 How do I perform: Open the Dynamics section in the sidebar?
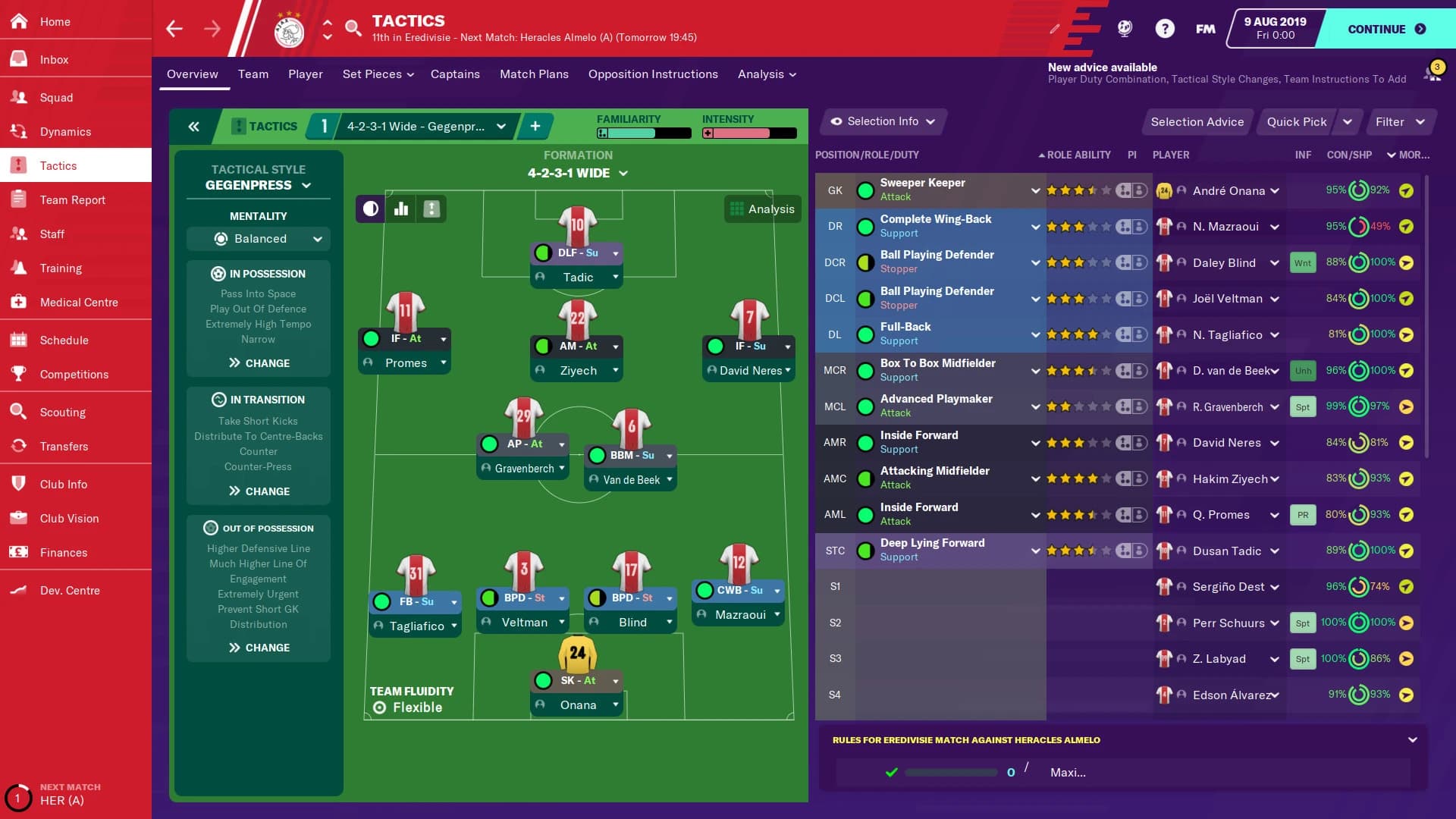[66, 131]
